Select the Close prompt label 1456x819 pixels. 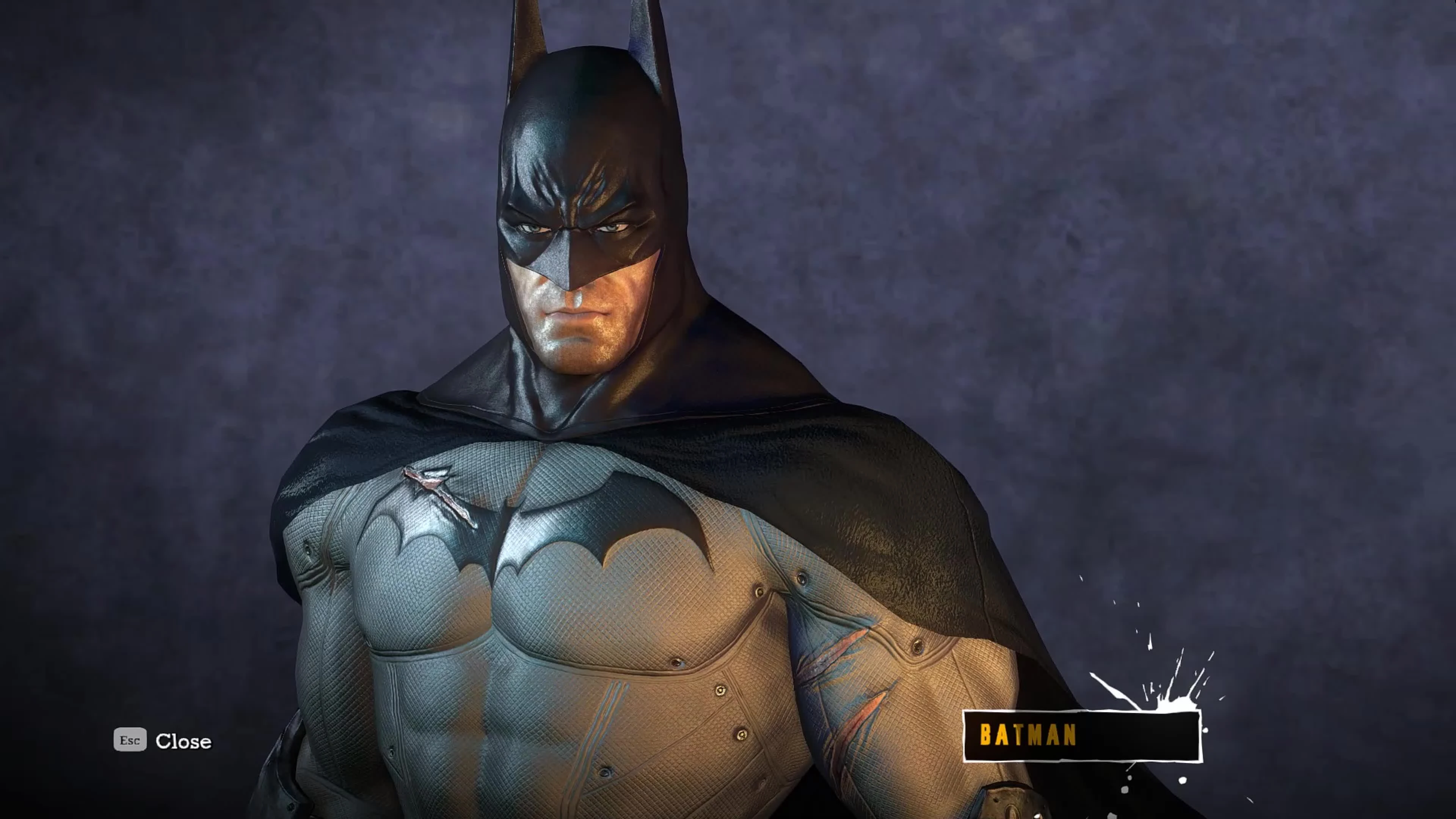(184, 741)
